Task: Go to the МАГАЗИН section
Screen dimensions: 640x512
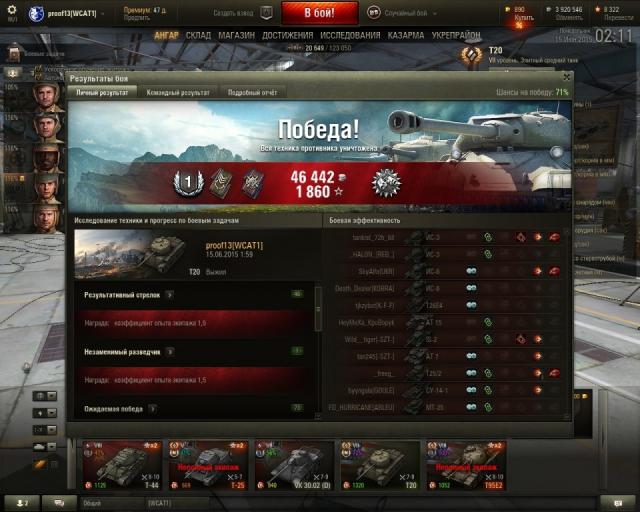Action: point(236,35)
